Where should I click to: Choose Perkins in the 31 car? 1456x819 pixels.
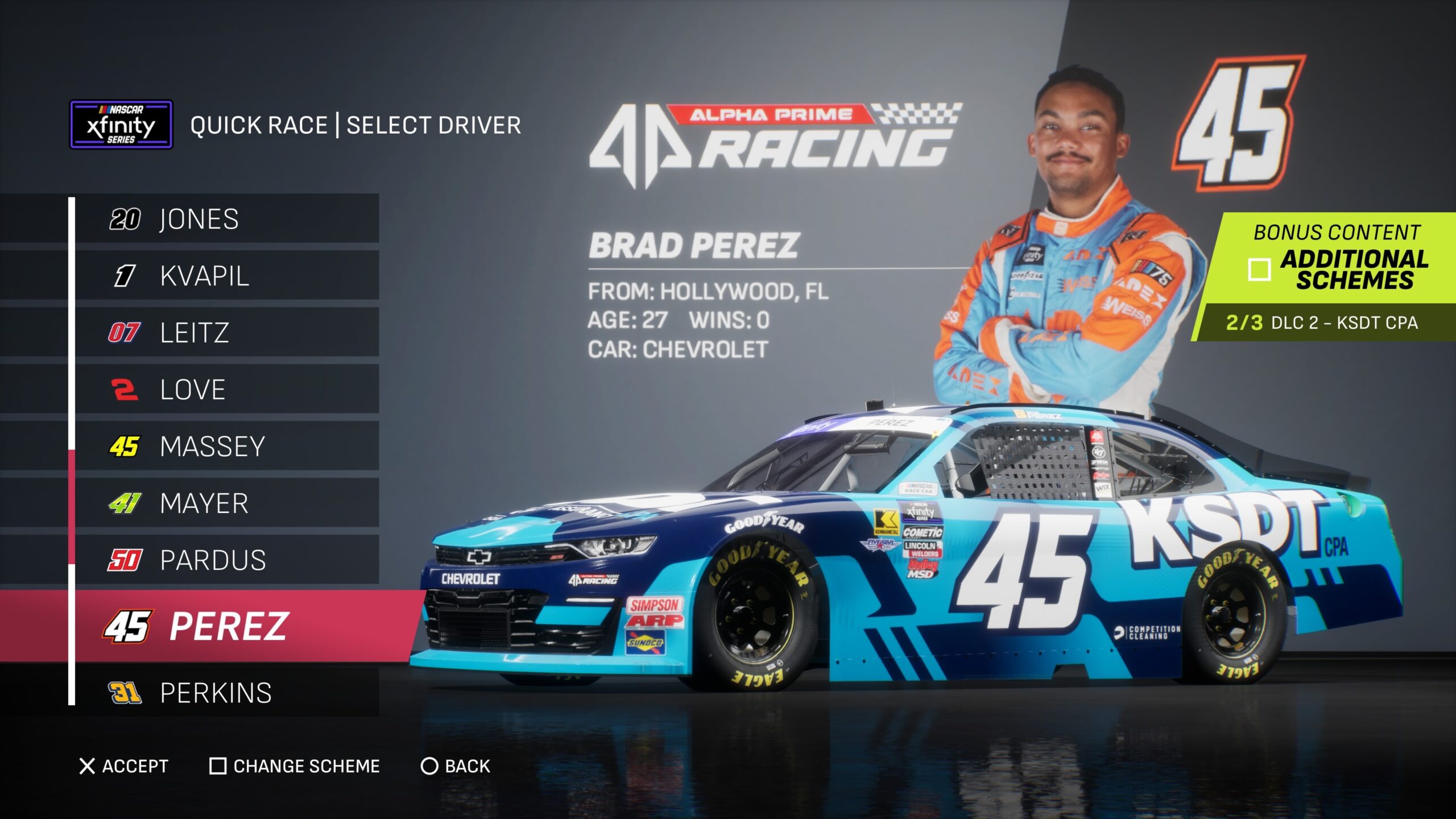point(226,693)
